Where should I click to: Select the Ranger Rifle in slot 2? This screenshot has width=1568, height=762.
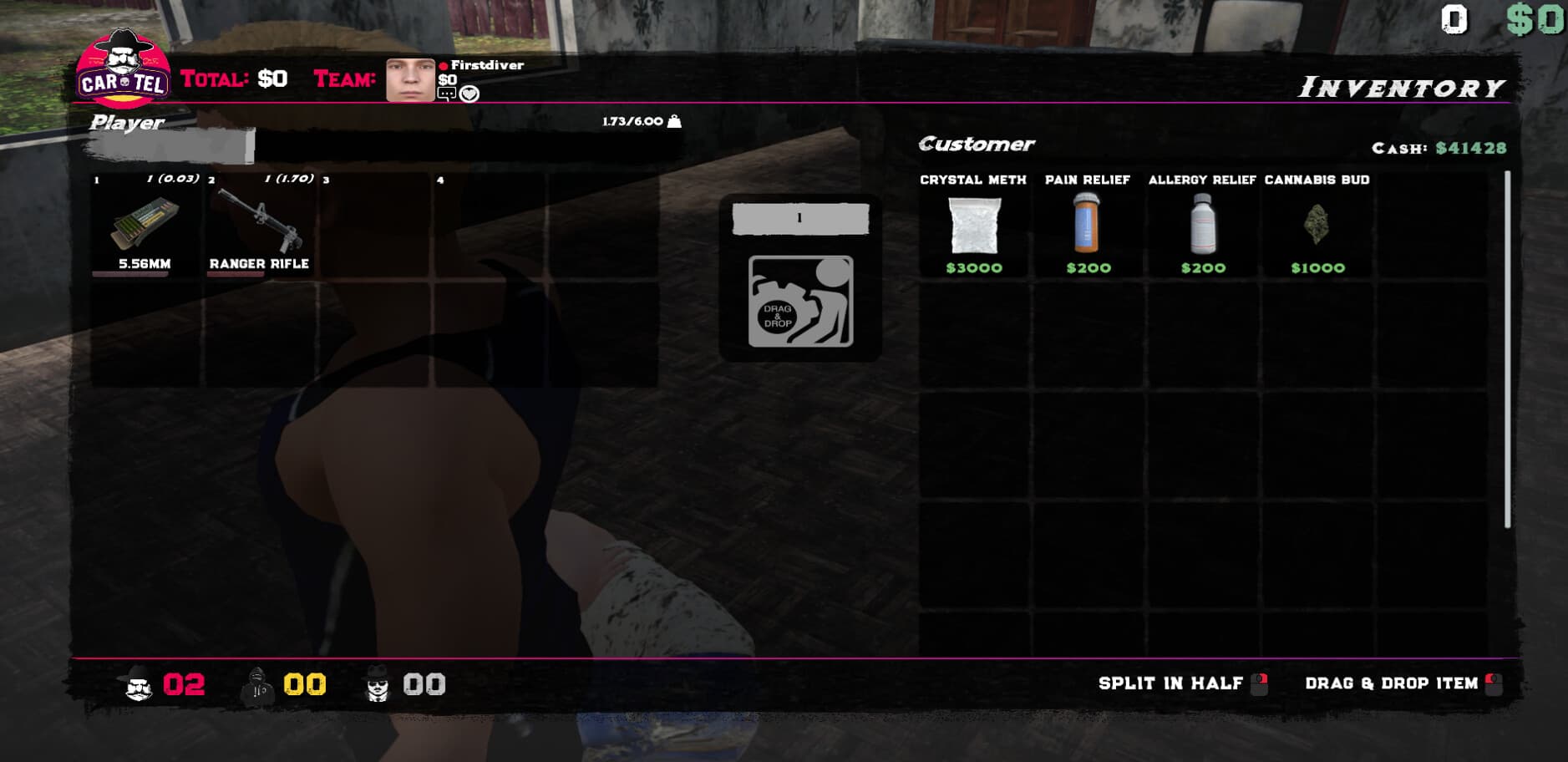[x=259, y=226]
